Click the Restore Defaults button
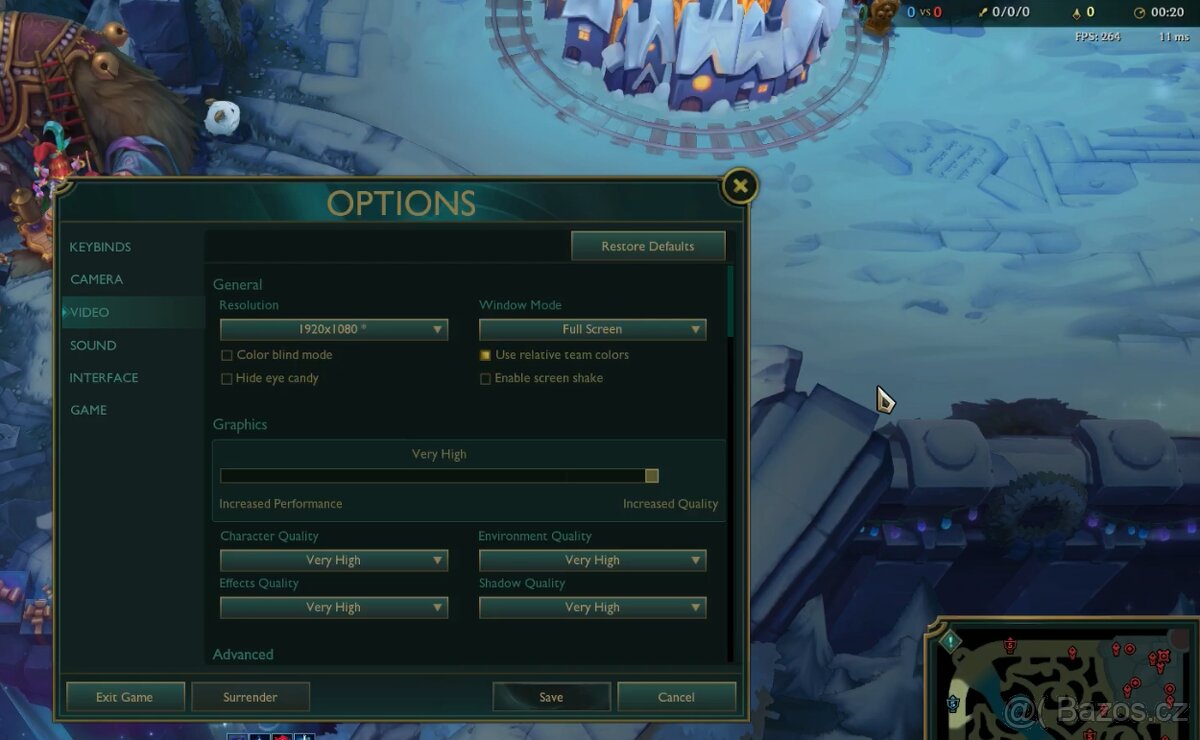Screen dimensions: 1200x740 pyautogui.click(x=647, y=246)
